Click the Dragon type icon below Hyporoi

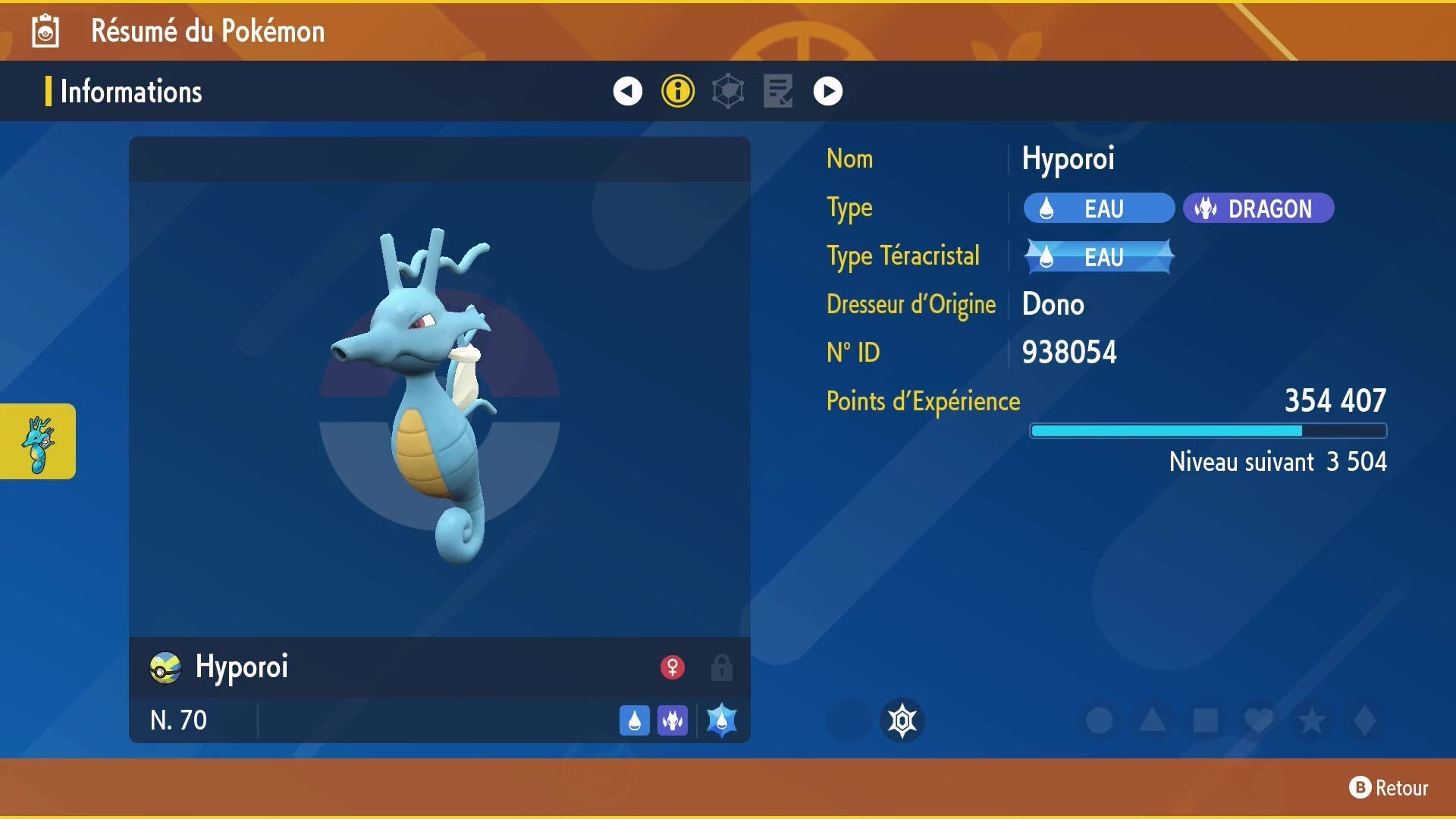(x=672, y=721)
